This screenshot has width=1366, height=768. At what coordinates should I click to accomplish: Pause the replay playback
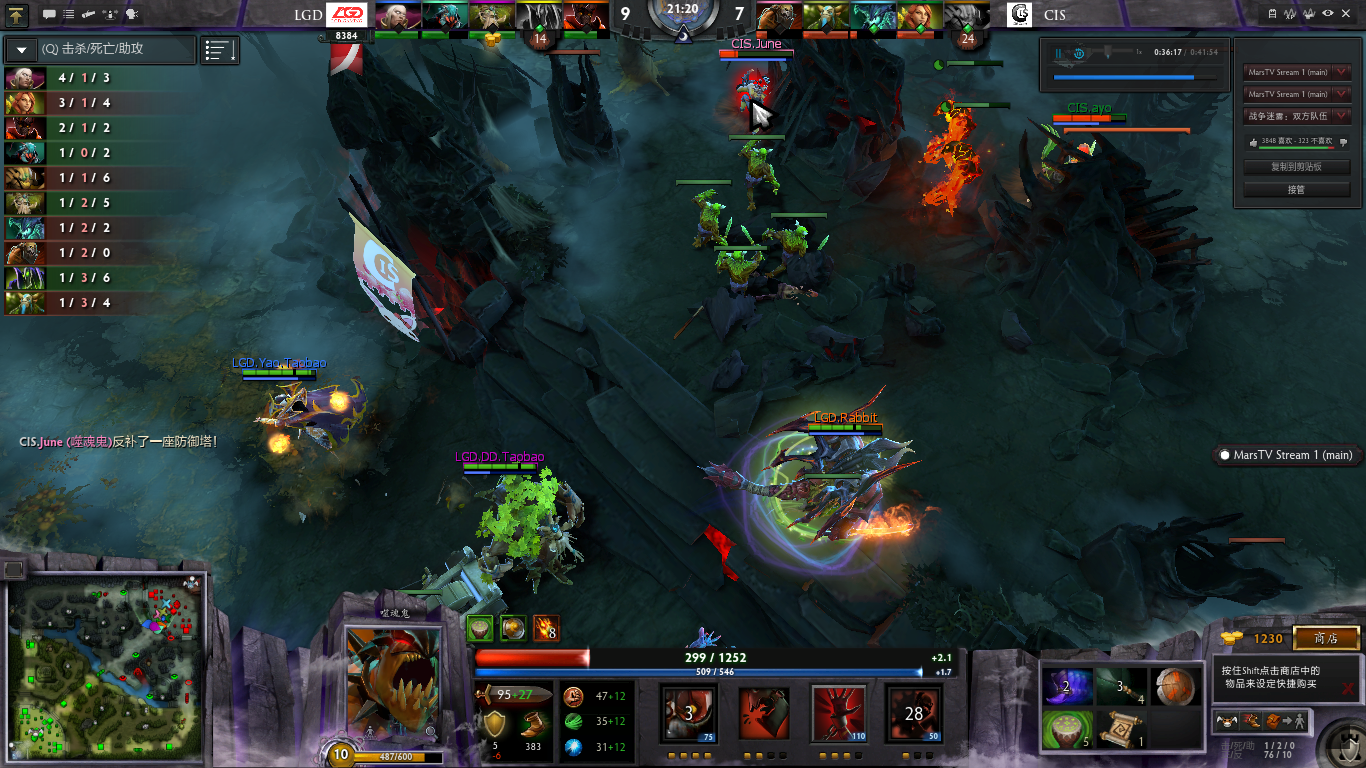click(1058, 52)
